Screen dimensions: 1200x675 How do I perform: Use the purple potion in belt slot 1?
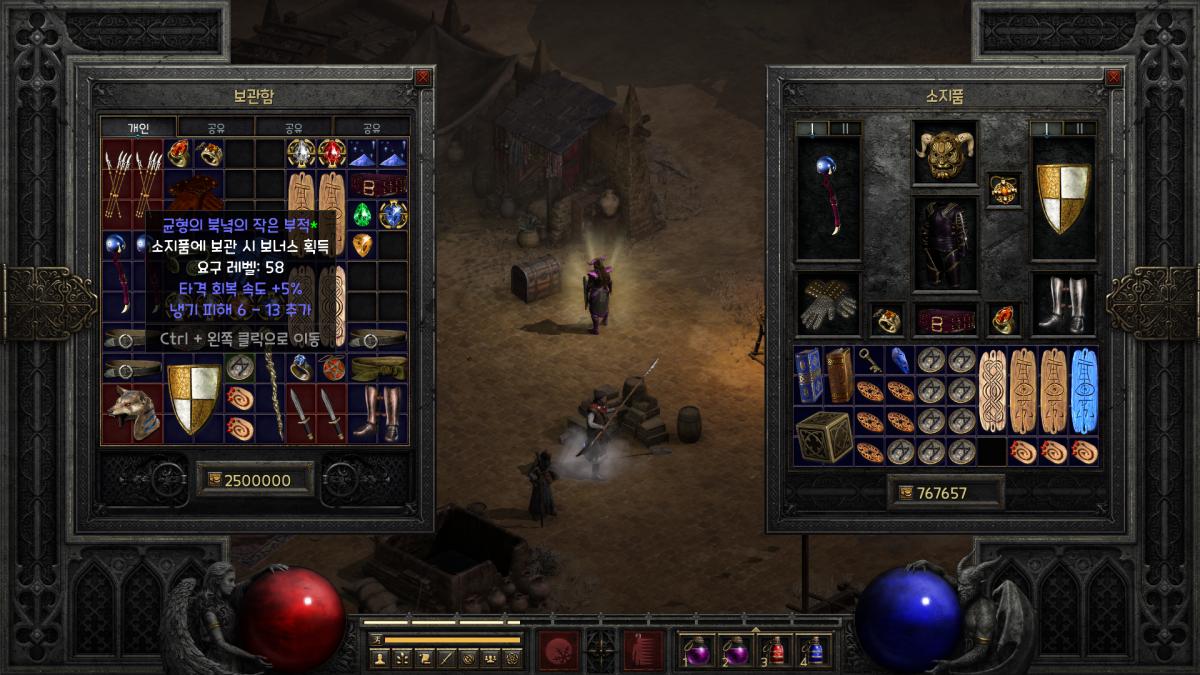tap(695, 651)
